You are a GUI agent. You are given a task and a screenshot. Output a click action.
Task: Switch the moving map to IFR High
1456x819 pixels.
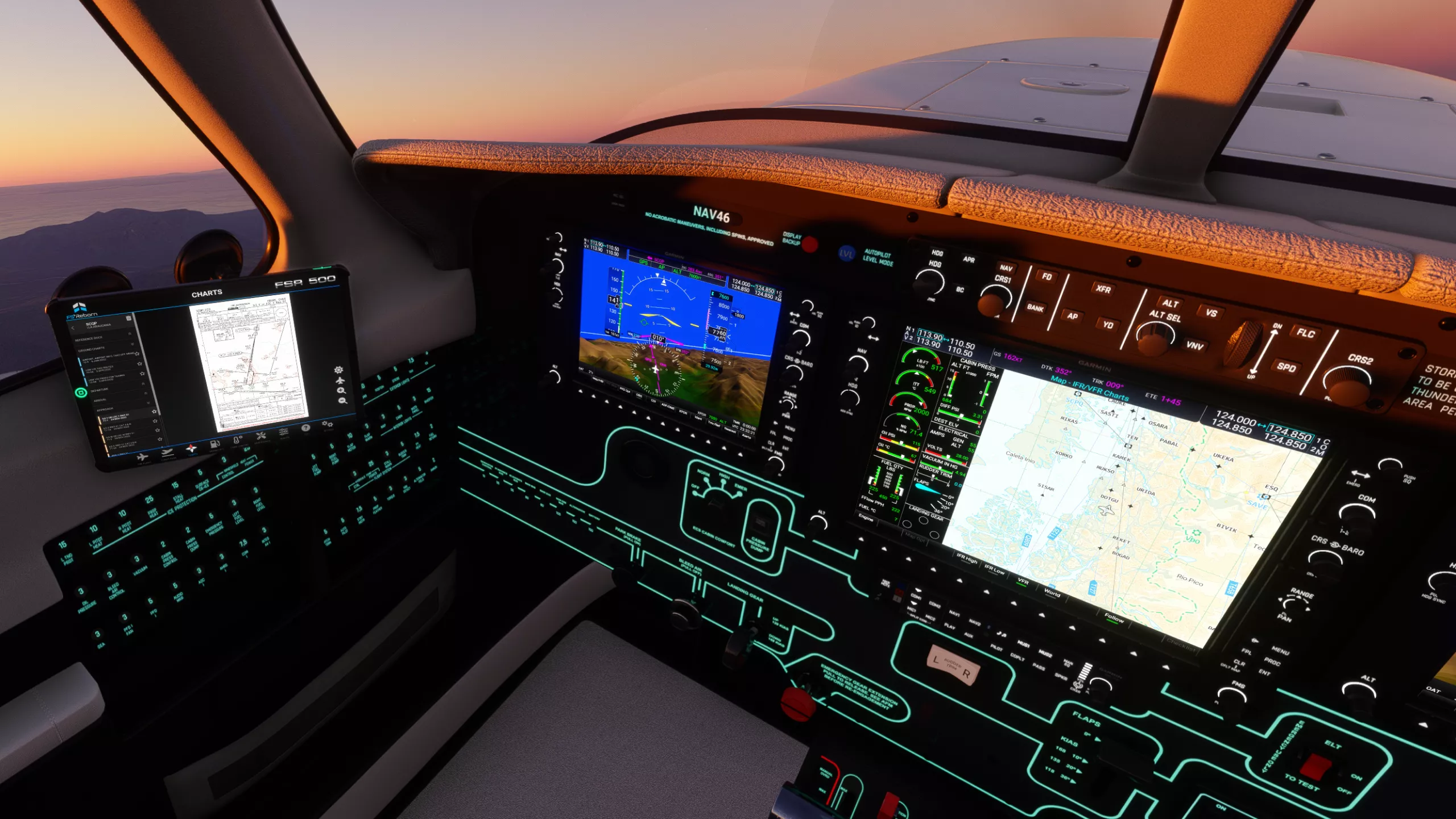967,560
